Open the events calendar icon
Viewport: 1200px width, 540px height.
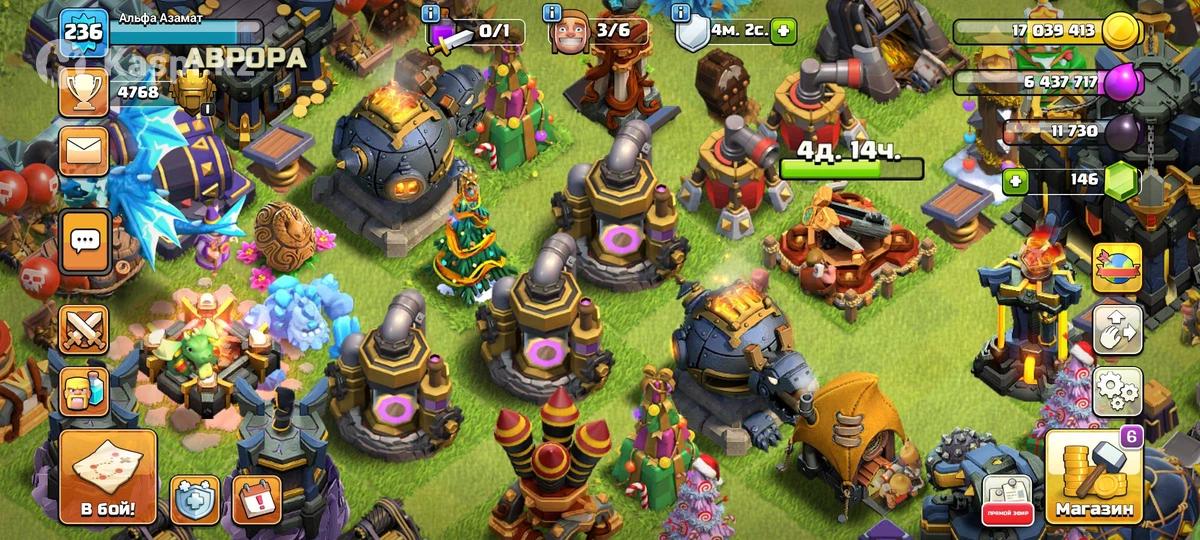pyautogui.click(x=256, y=499)
